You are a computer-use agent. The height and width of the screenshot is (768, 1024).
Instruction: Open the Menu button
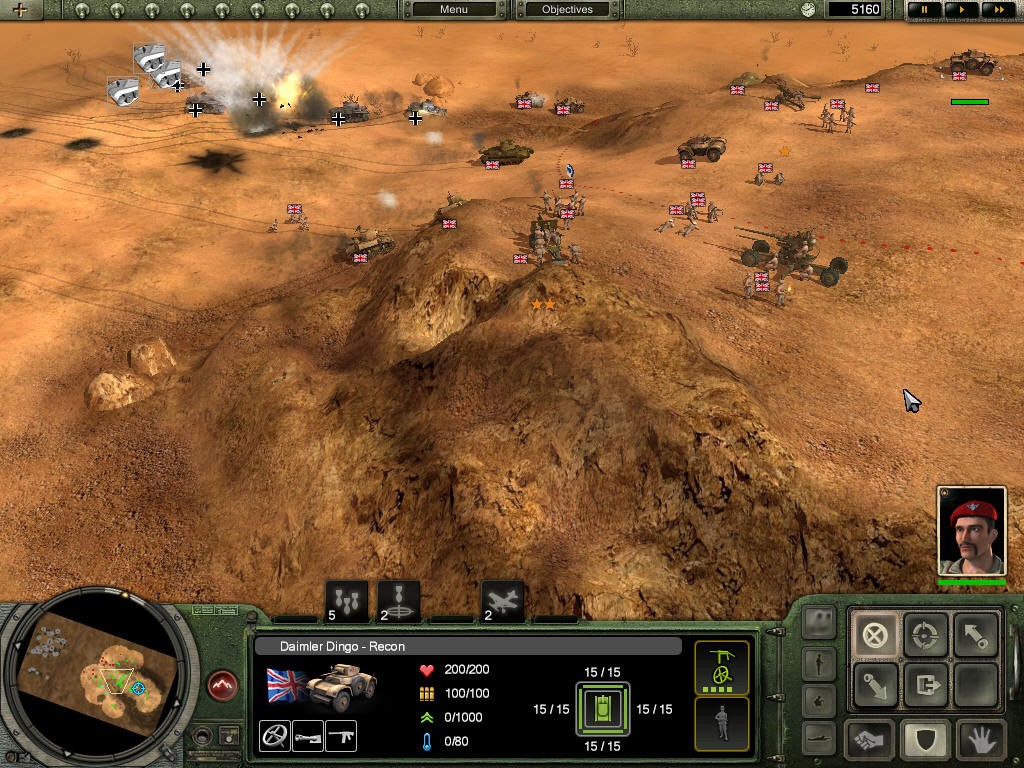[453, 10]
